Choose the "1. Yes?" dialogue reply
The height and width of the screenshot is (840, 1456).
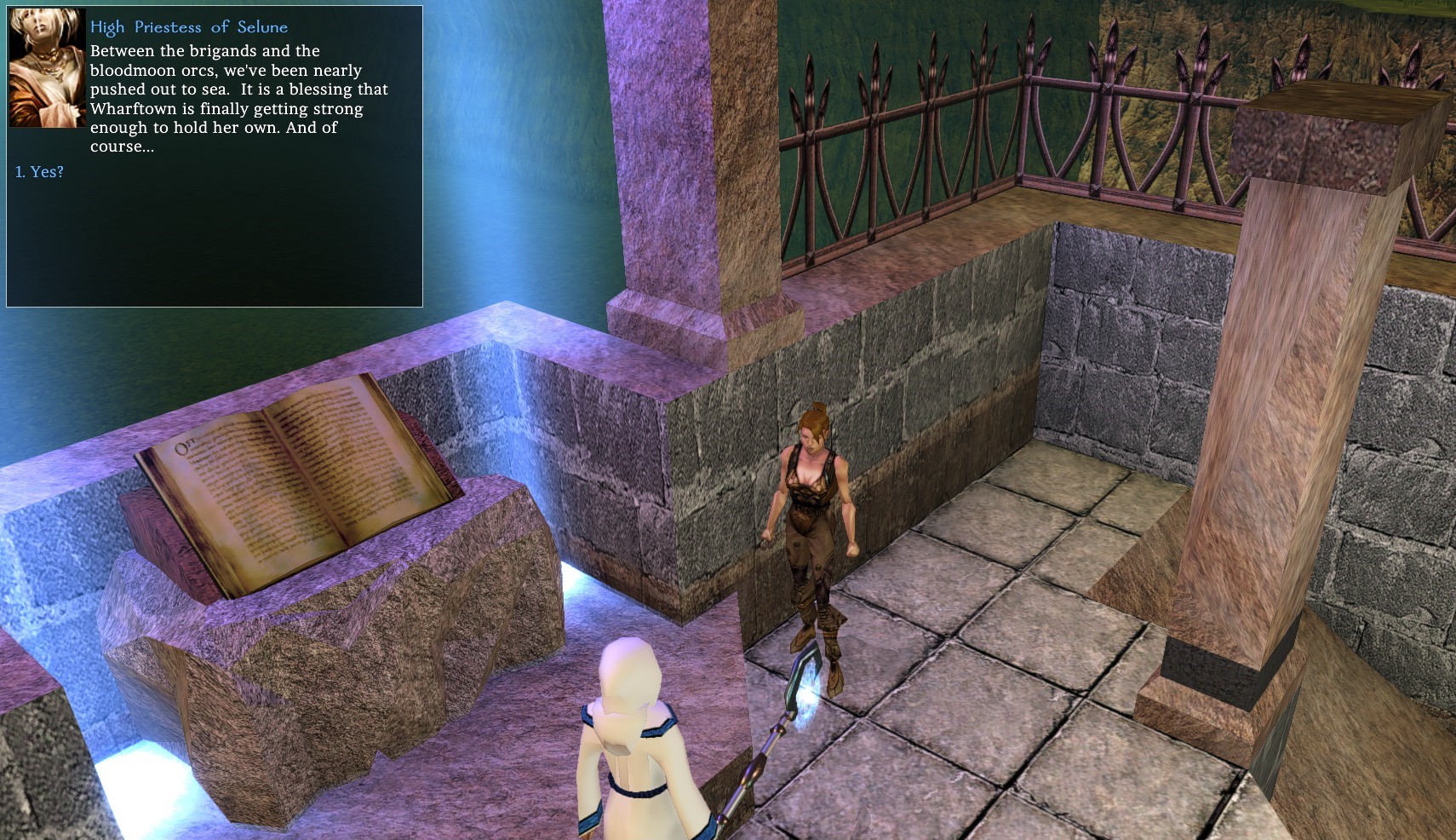point(40,172)
